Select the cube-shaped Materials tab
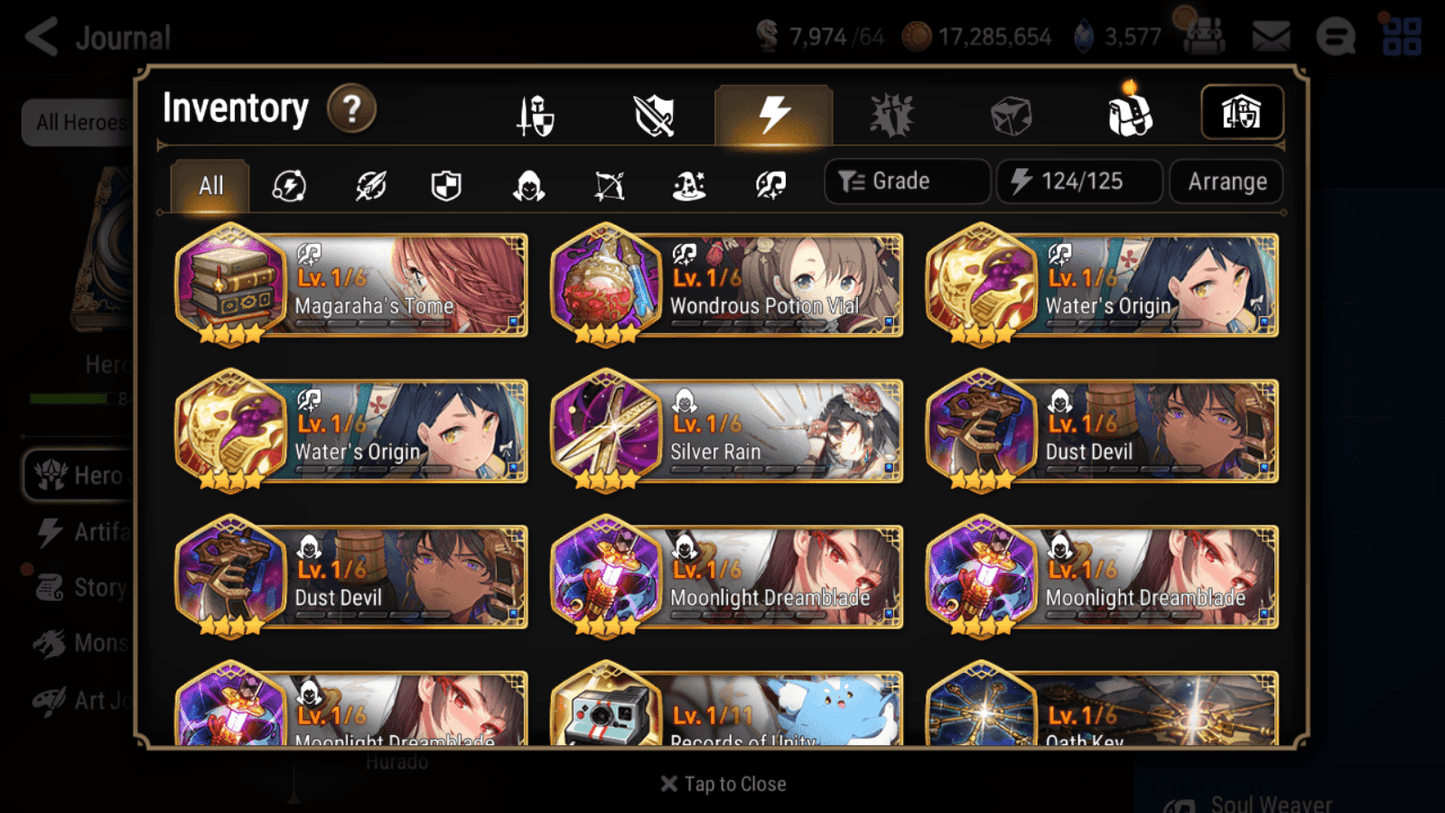 [1011, 113]
